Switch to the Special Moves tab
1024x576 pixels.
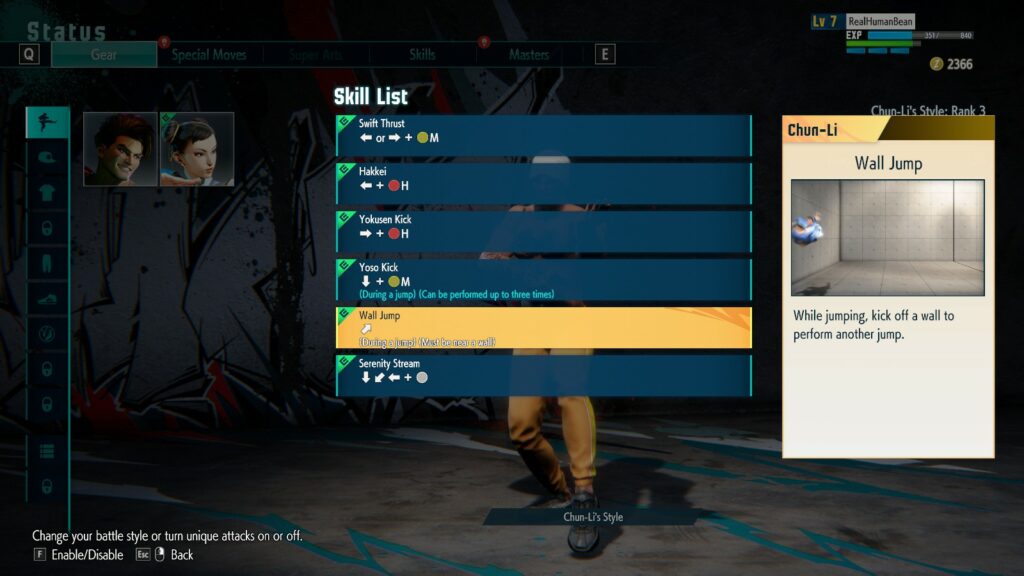pyautogui.click(x=209, y=55)
